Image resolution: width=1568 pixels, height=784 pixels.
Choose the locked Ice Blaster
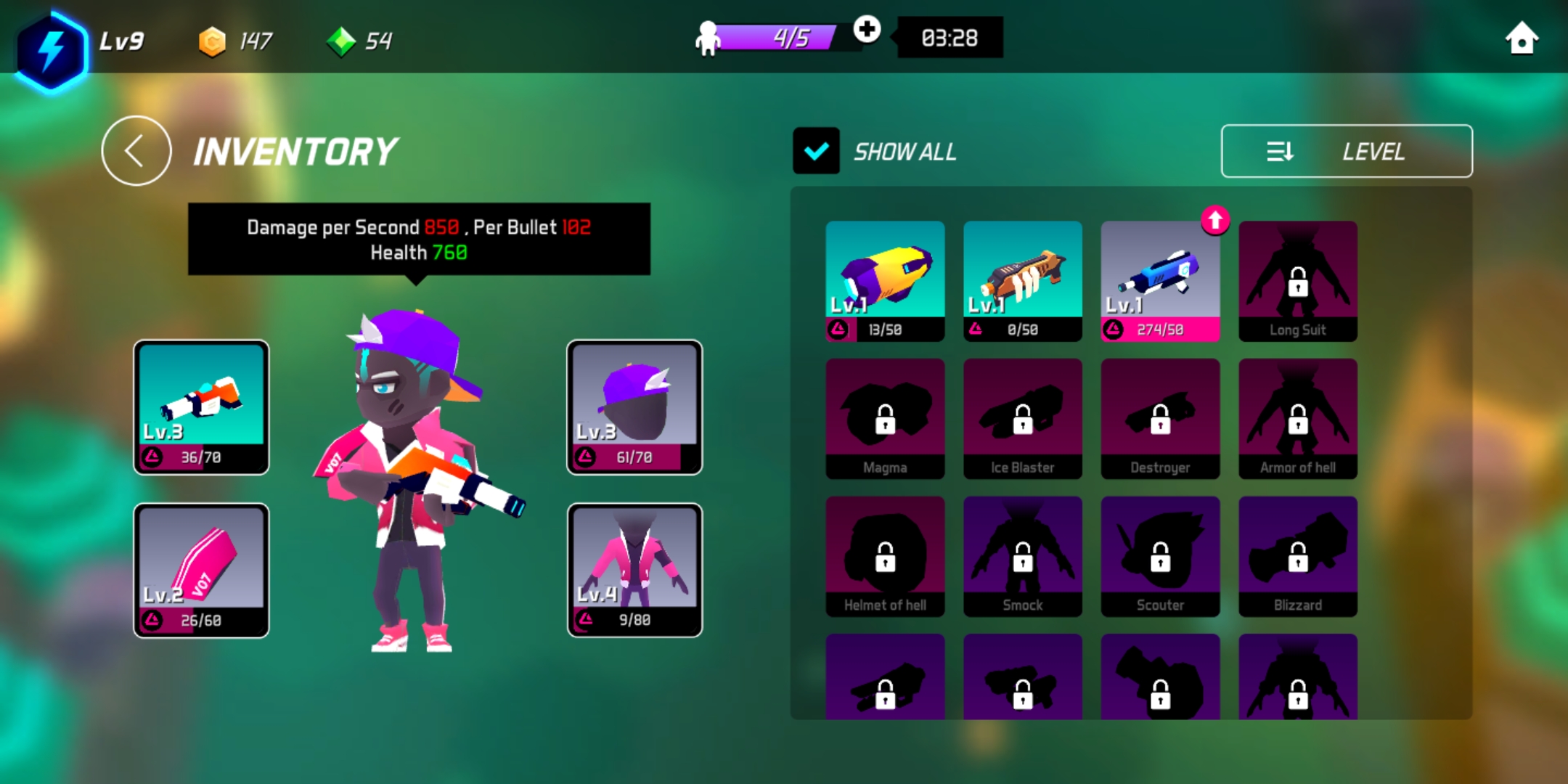point(1022,419)
